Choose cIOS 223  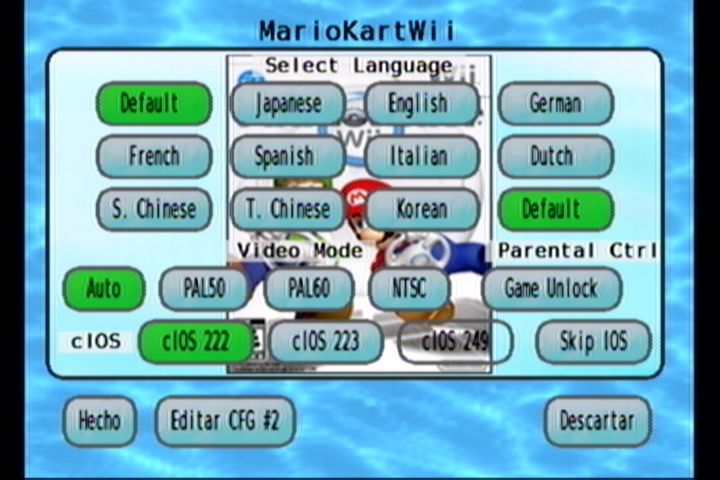pos(326,342)
